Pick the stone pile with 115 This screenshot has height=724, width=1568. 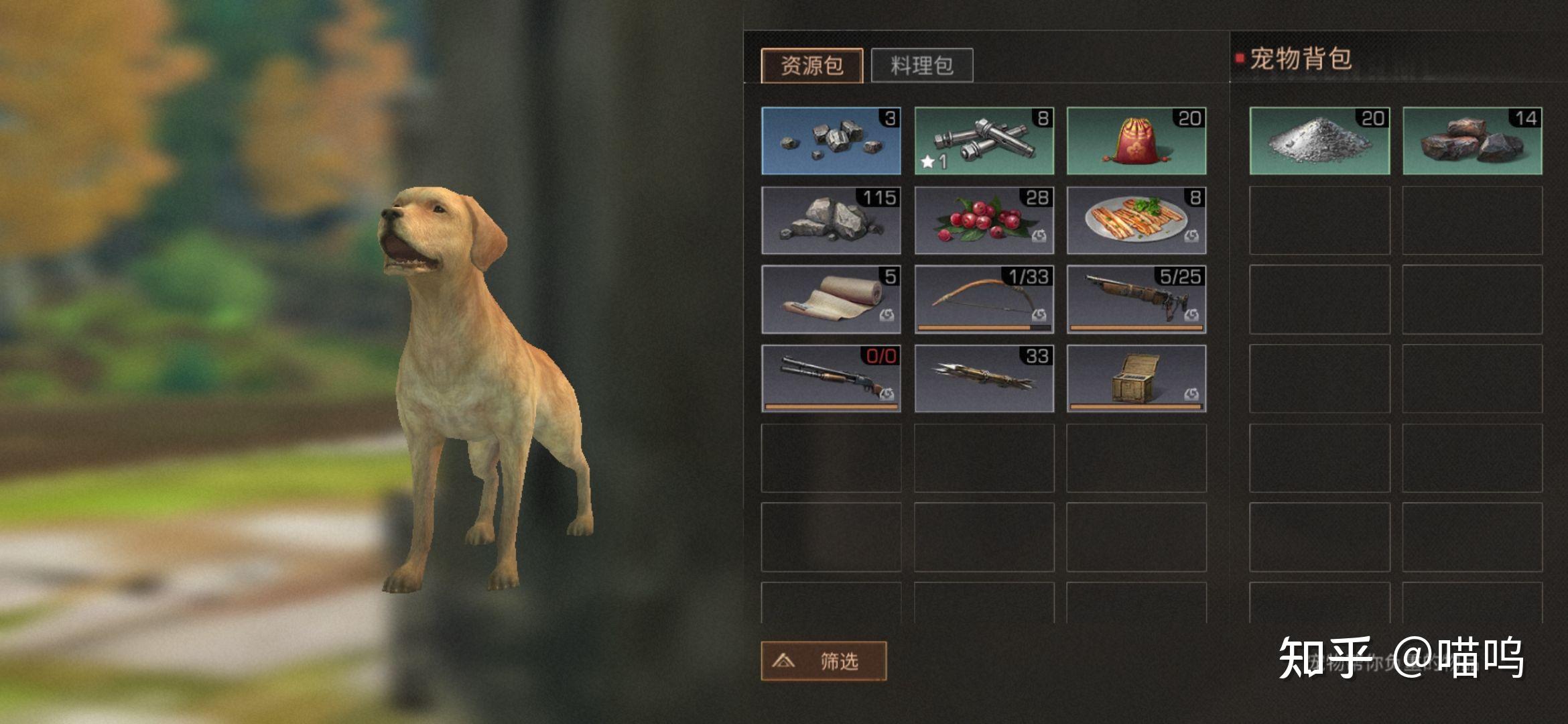click(831, 220)
